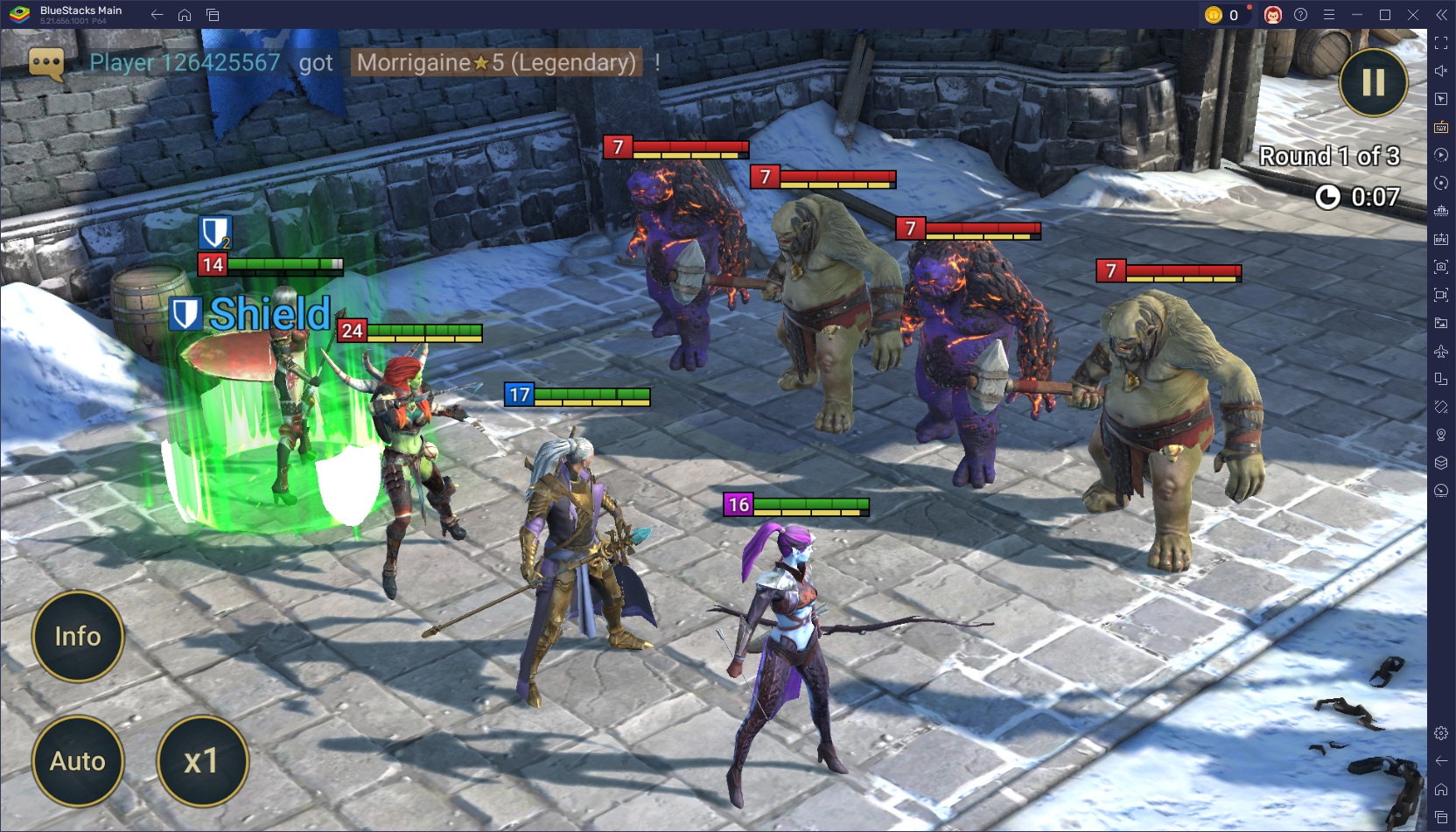Open the help menu with the question mark
The width and height of the screenshot is (1456, 832).
click(1301, 14)
